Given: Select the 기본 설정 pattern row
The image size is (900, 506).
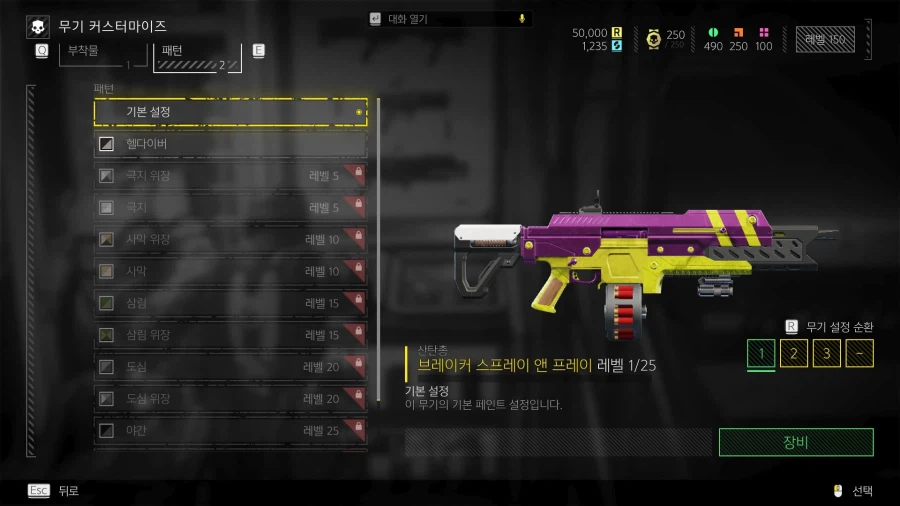Looking at the screenshot, I should [230, 112].
